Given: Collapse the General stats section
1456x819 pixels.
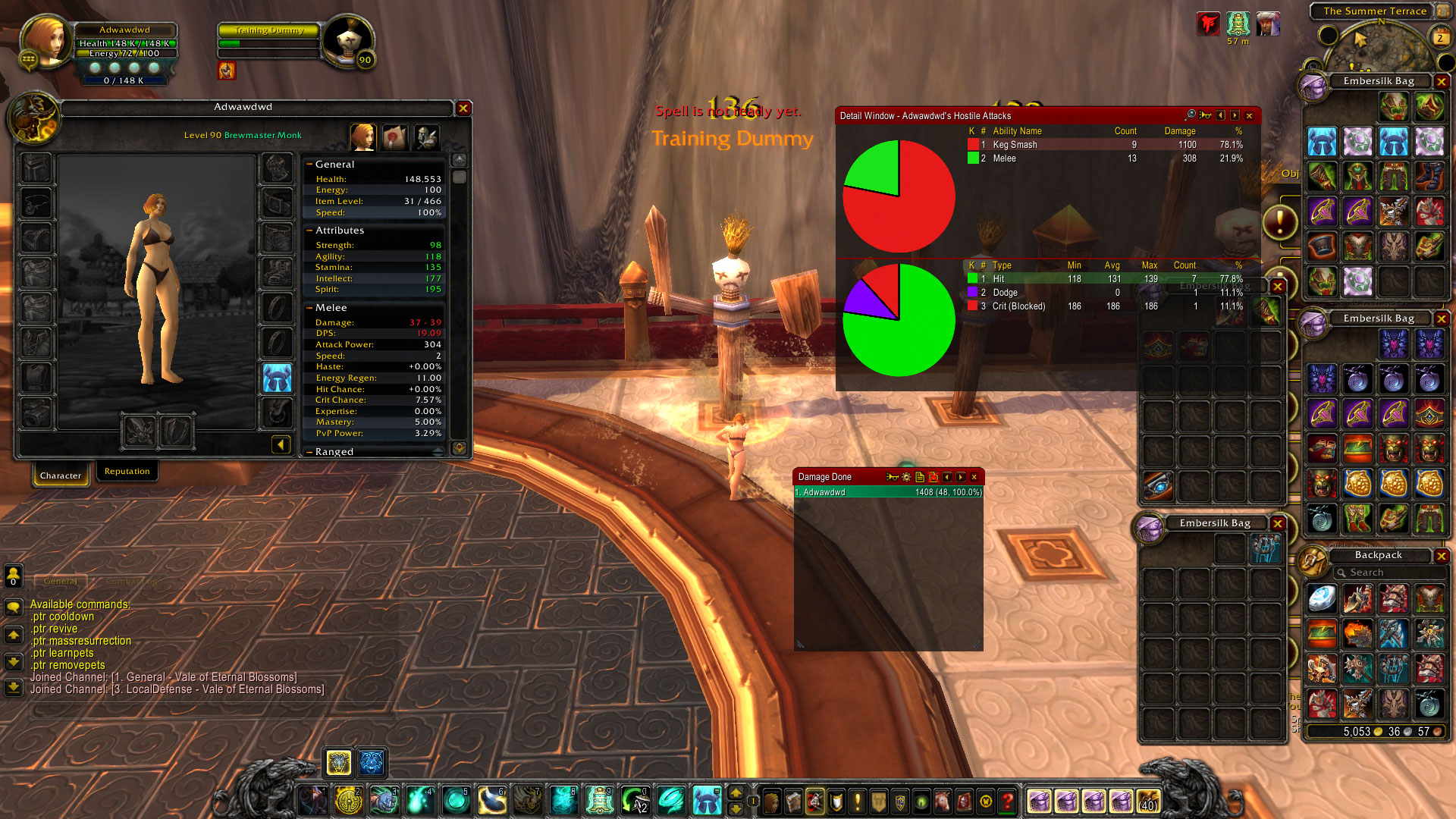Looking at the screenshot, I should [309, 164].
